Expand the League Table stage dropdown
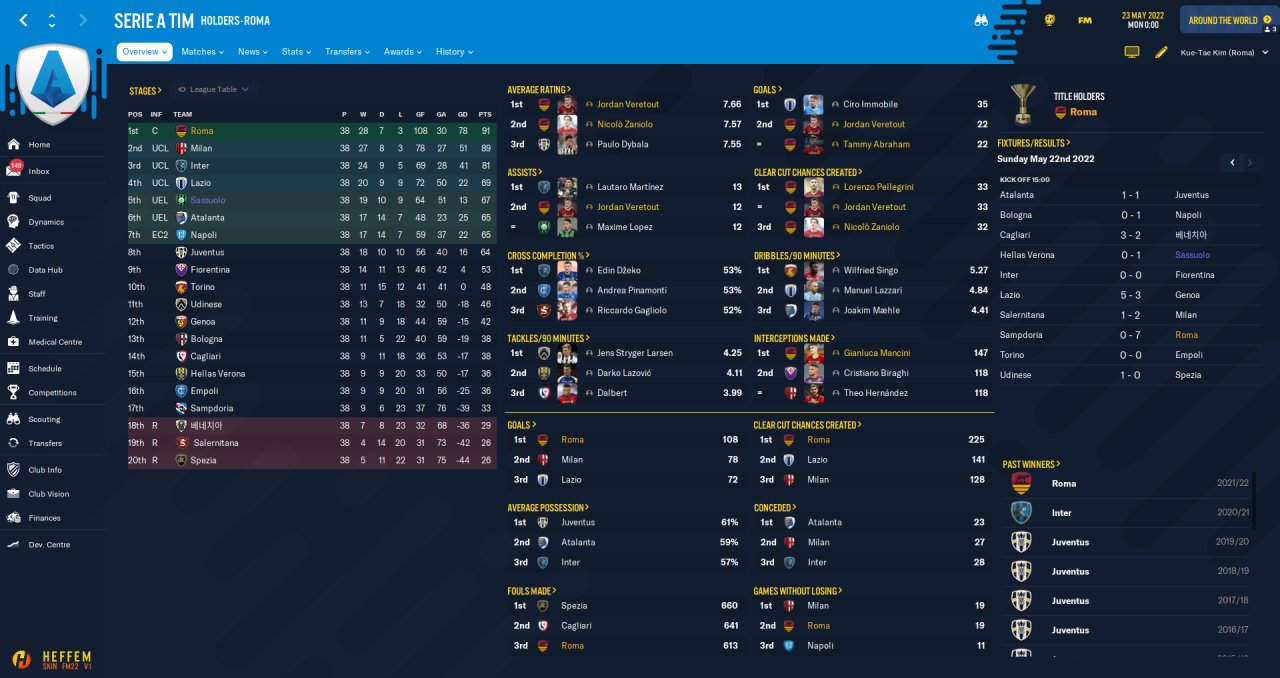This screenshot has height=678, width=1280. 213,90
